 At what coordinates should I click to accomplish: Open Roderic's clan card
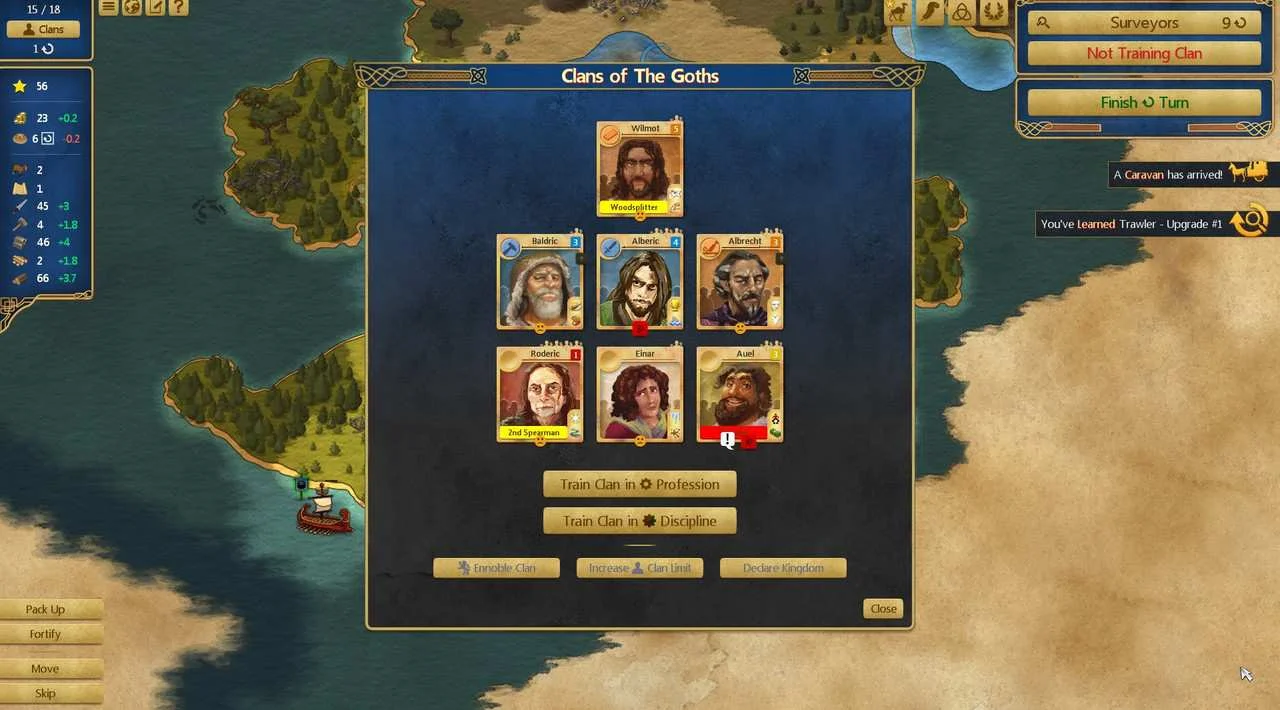540,394
